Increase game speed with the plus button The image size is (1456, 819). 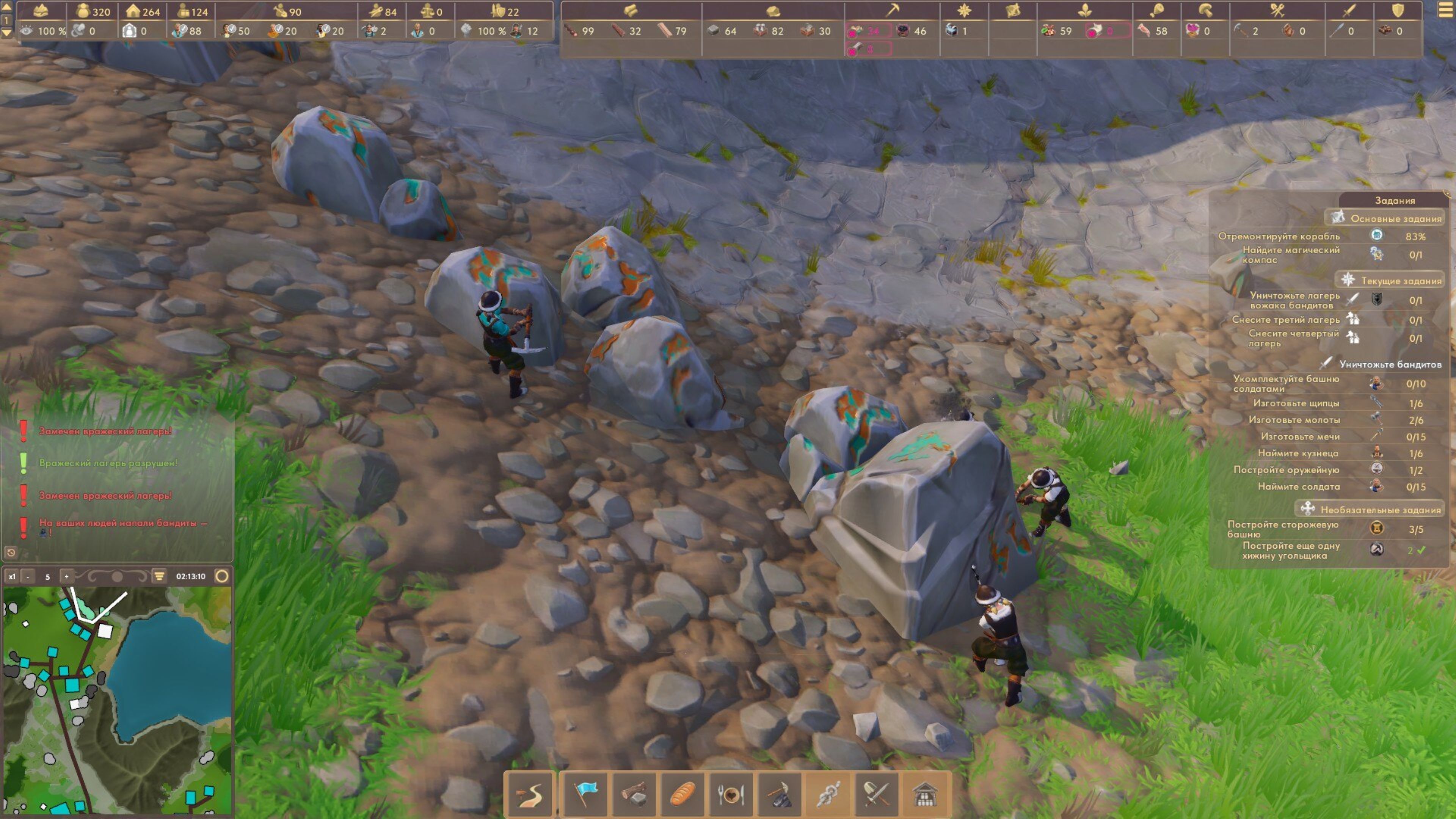tap(67, 576)
